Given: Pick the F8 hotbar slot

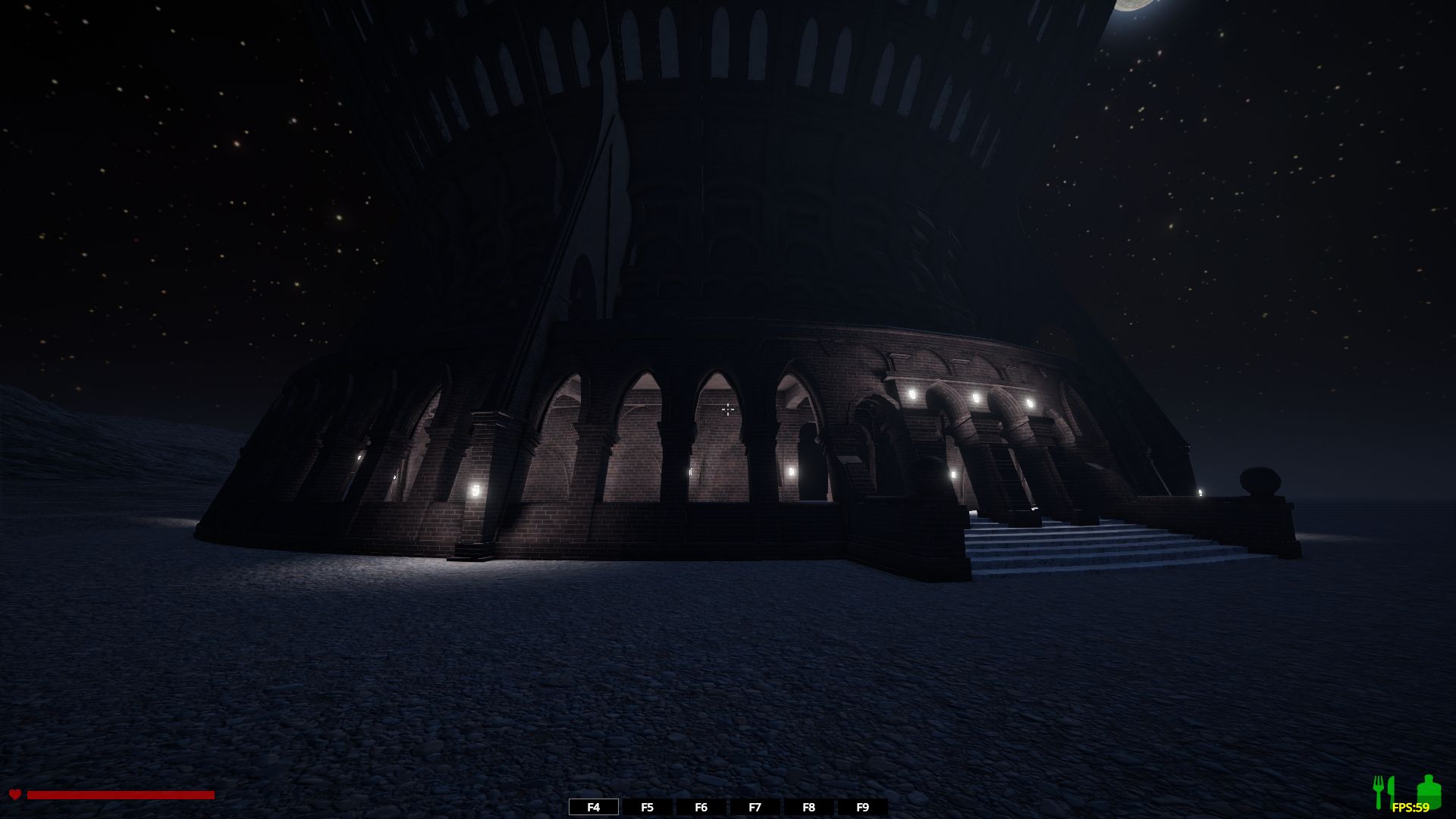Looking at the screenshot, I should tap(808, 808).
